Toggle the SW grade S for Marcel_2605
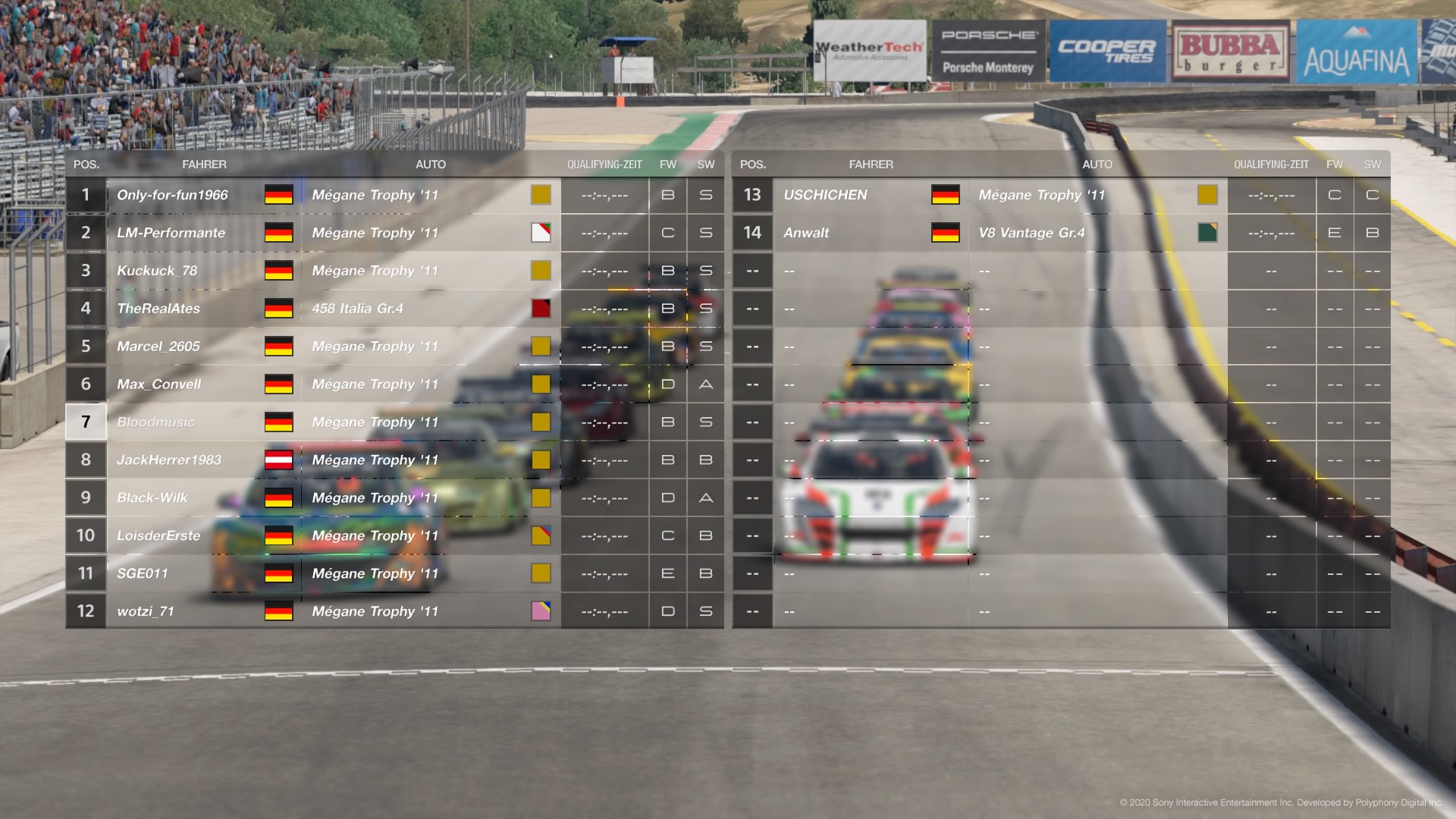The height and width of the screenshot is (819, 1456). (x=705, y=347)
